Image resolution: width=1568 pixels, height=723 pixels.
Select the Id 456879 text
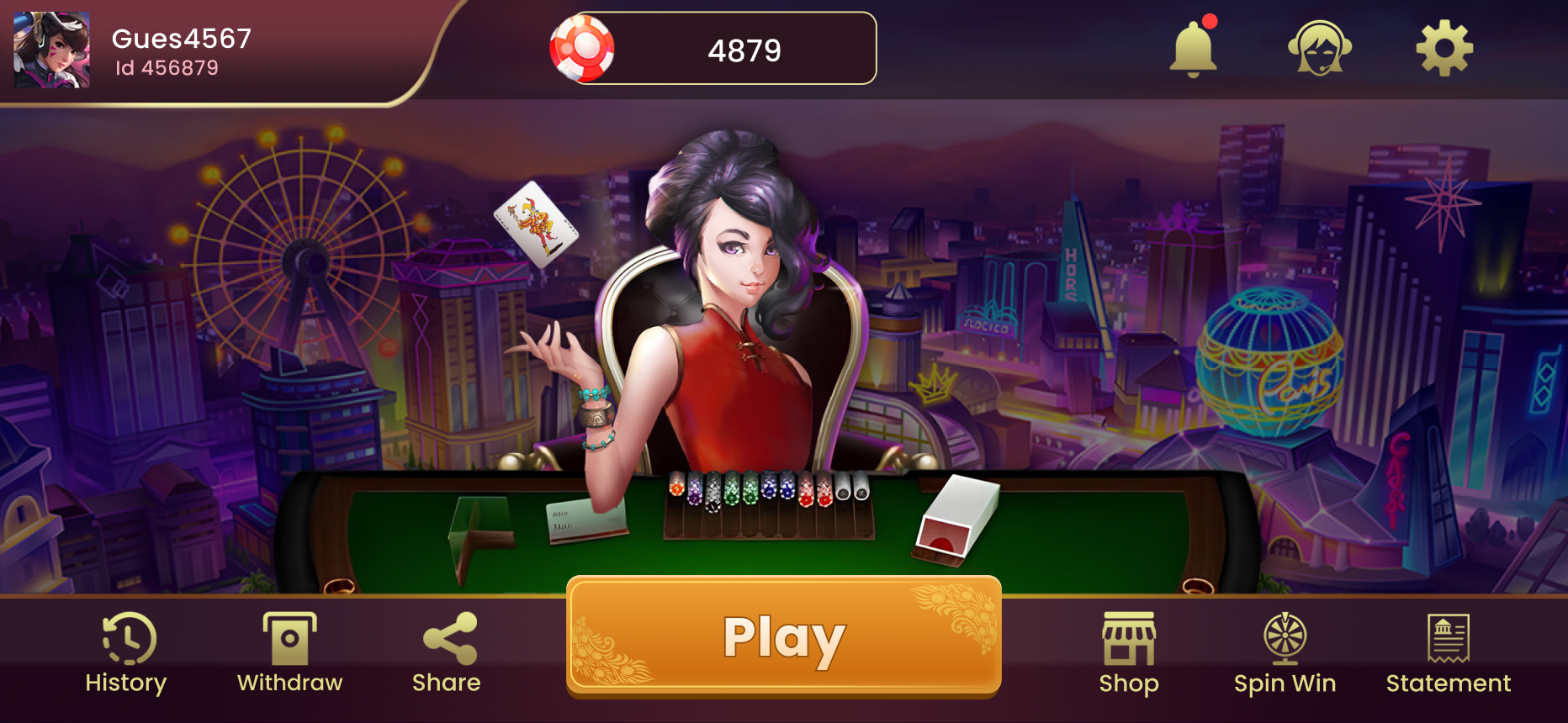pos(165,67)
